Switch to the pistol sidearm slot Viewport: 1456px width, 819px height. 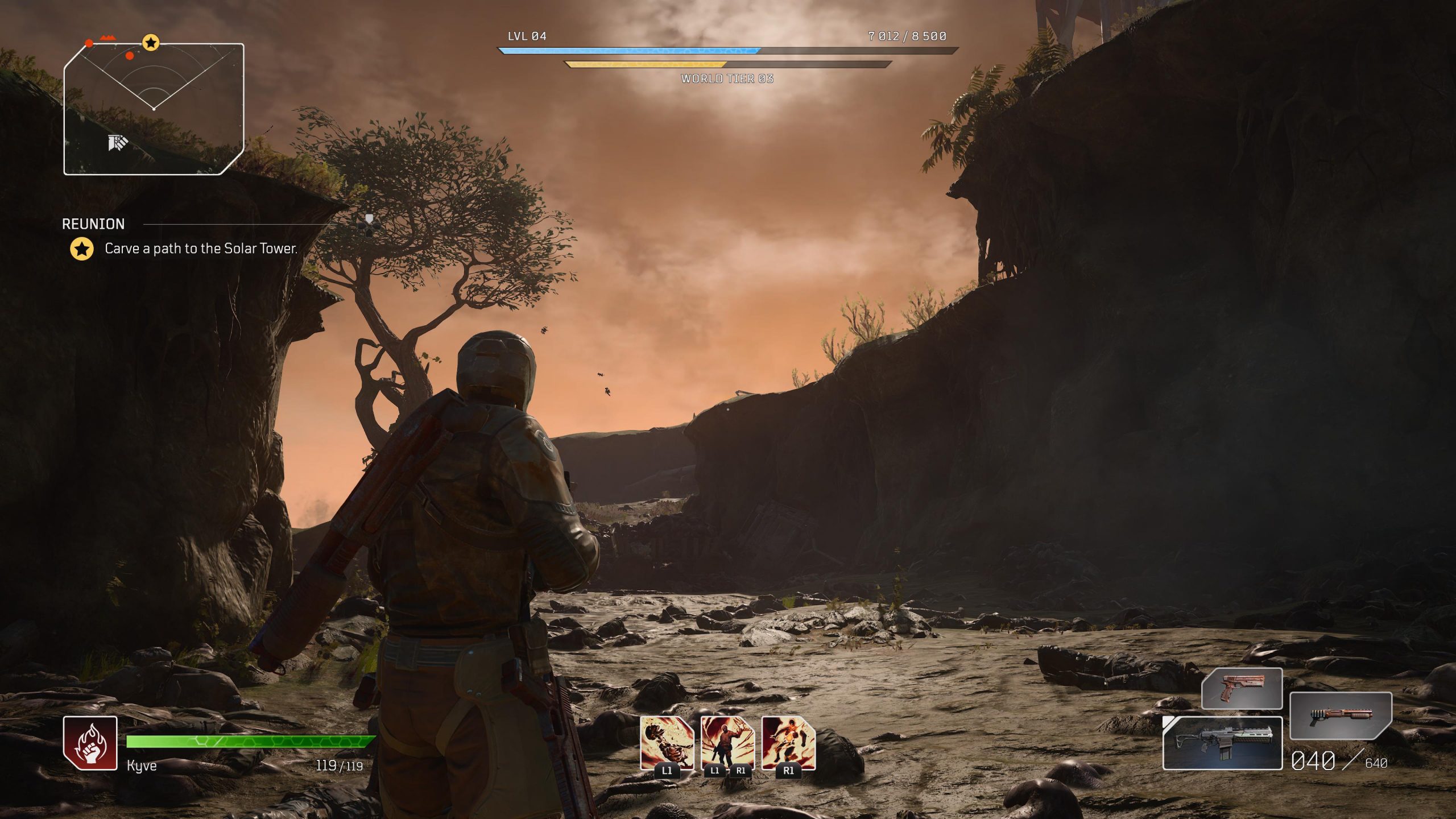coord(1242,689)
